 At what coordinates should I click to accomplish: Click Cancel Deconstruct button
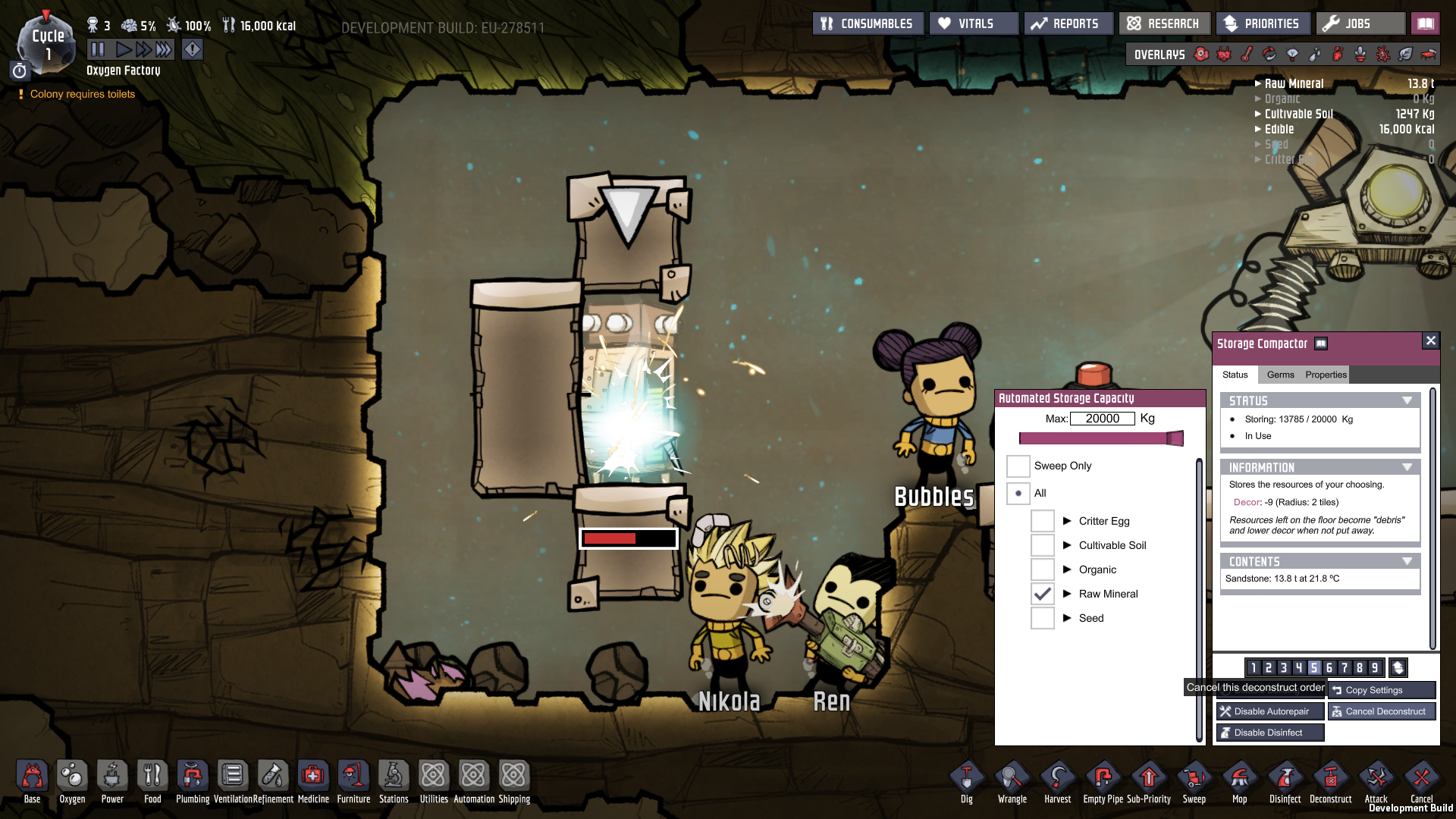point(1381,711)
